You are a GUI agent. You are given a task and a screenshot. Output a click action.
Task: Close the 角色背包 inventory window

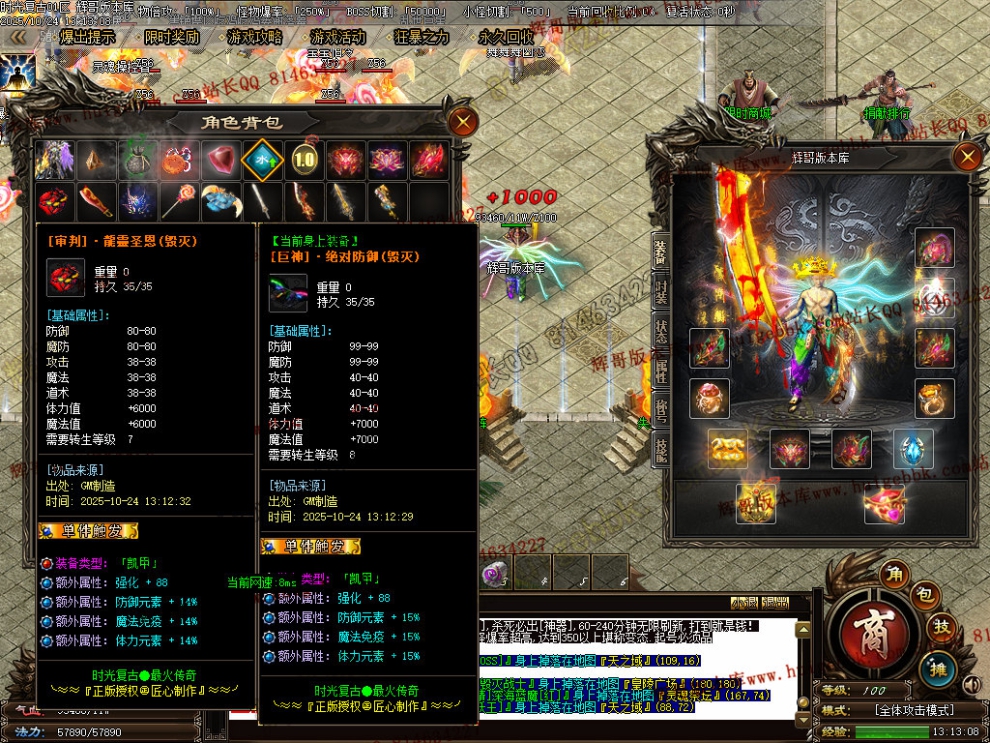pyautogui.click(x=462, y=122)
